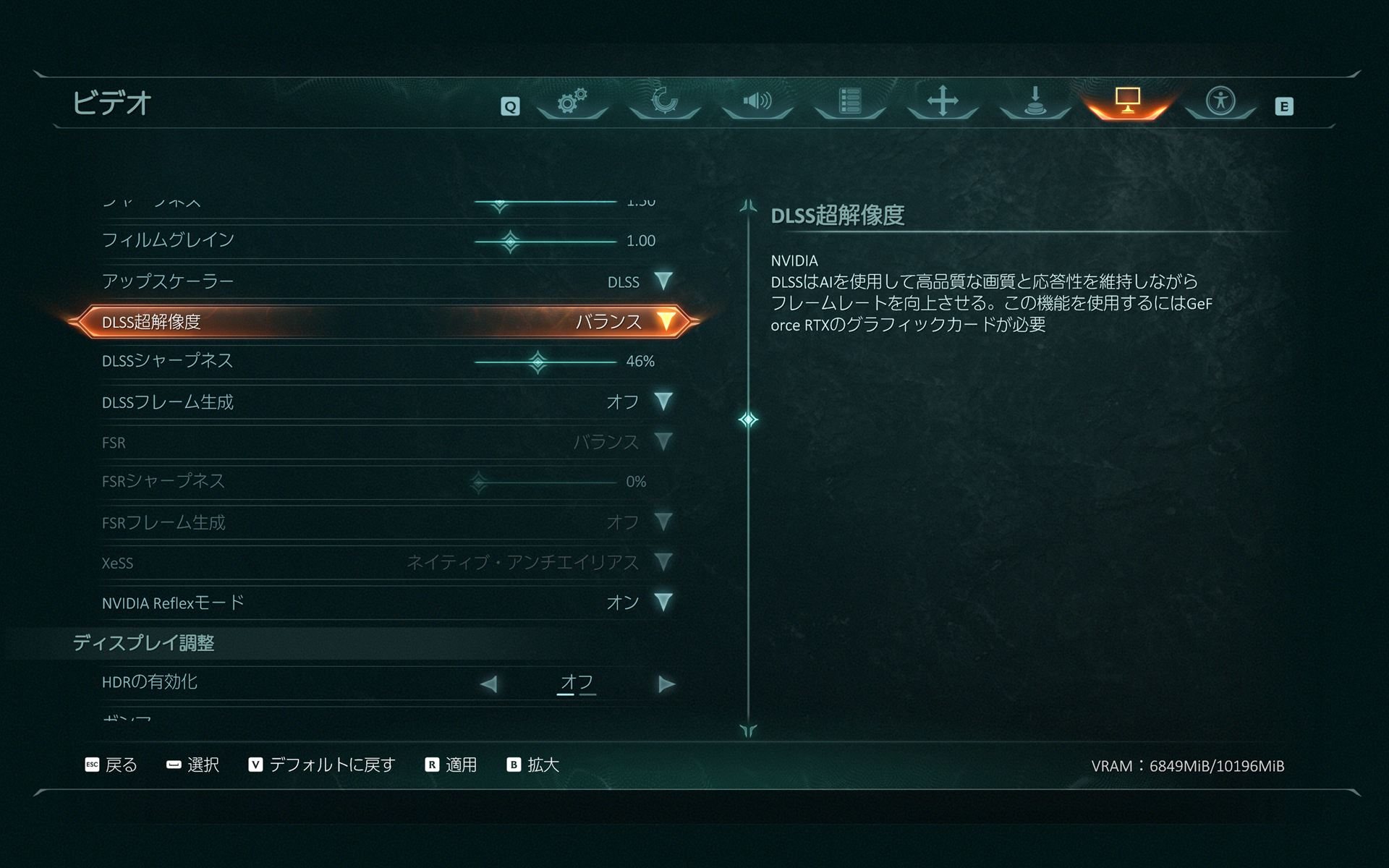1389x868 pixels.
Task: Open the gameplay settings tab with gears icon
Action: point(571,103)
